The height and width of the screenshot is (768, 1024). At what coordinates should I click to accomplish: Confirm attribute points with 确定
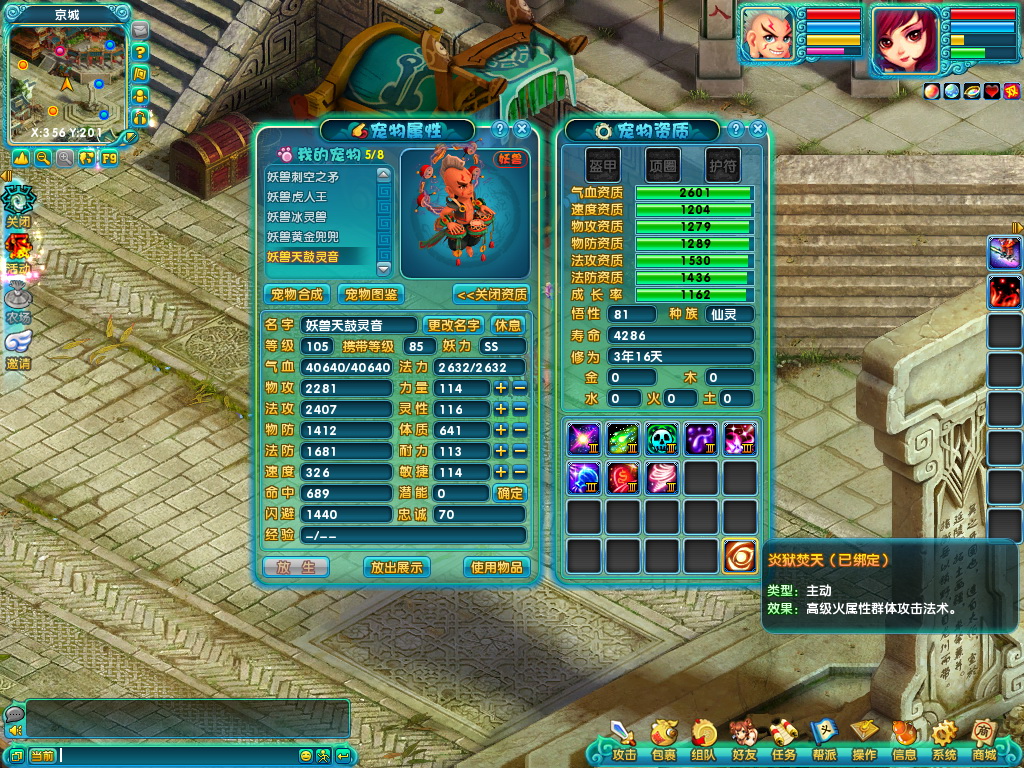pos(510,493)
